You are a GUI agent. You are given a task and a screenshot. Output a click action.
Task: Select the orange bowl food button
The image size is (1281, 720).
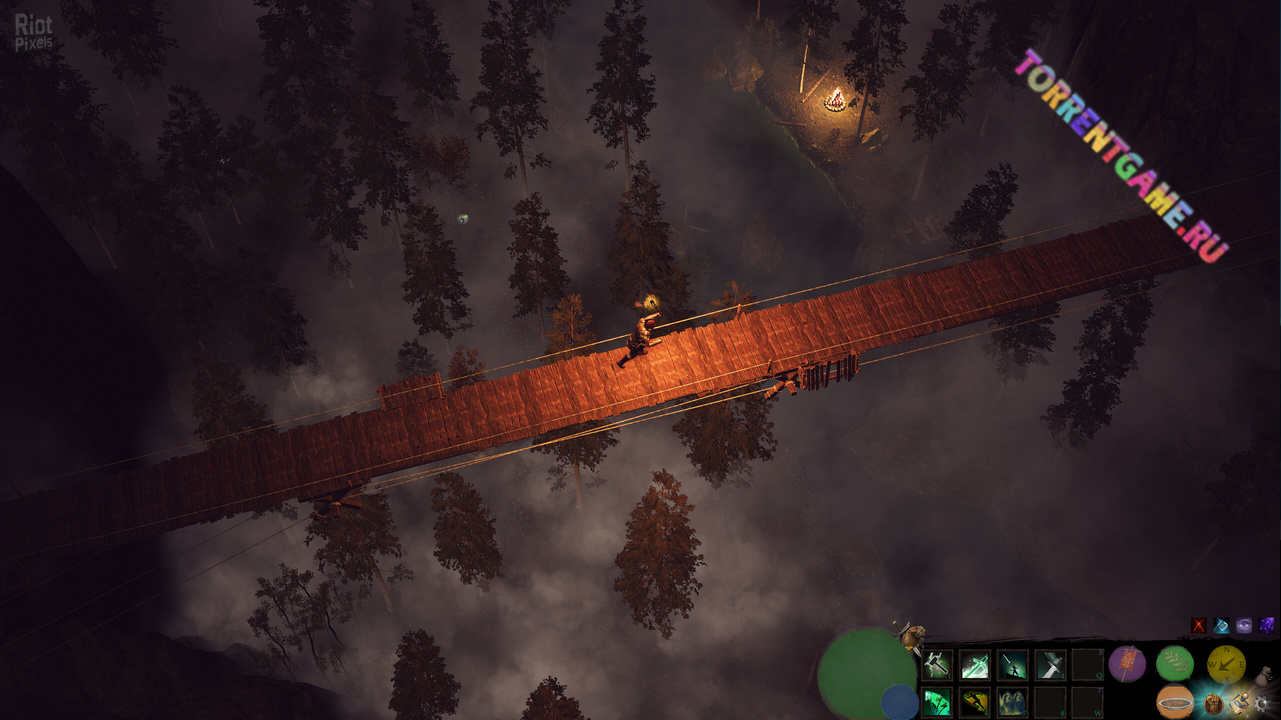1175,701
